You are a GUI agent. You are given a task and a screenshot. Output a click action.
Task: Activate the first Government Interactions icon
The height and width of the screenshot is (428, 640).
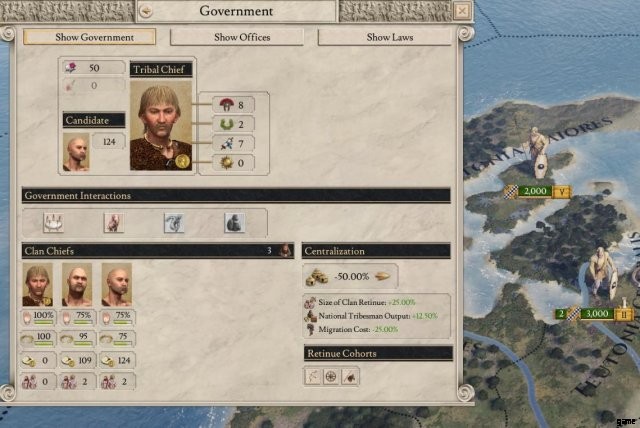pos(53,223)
